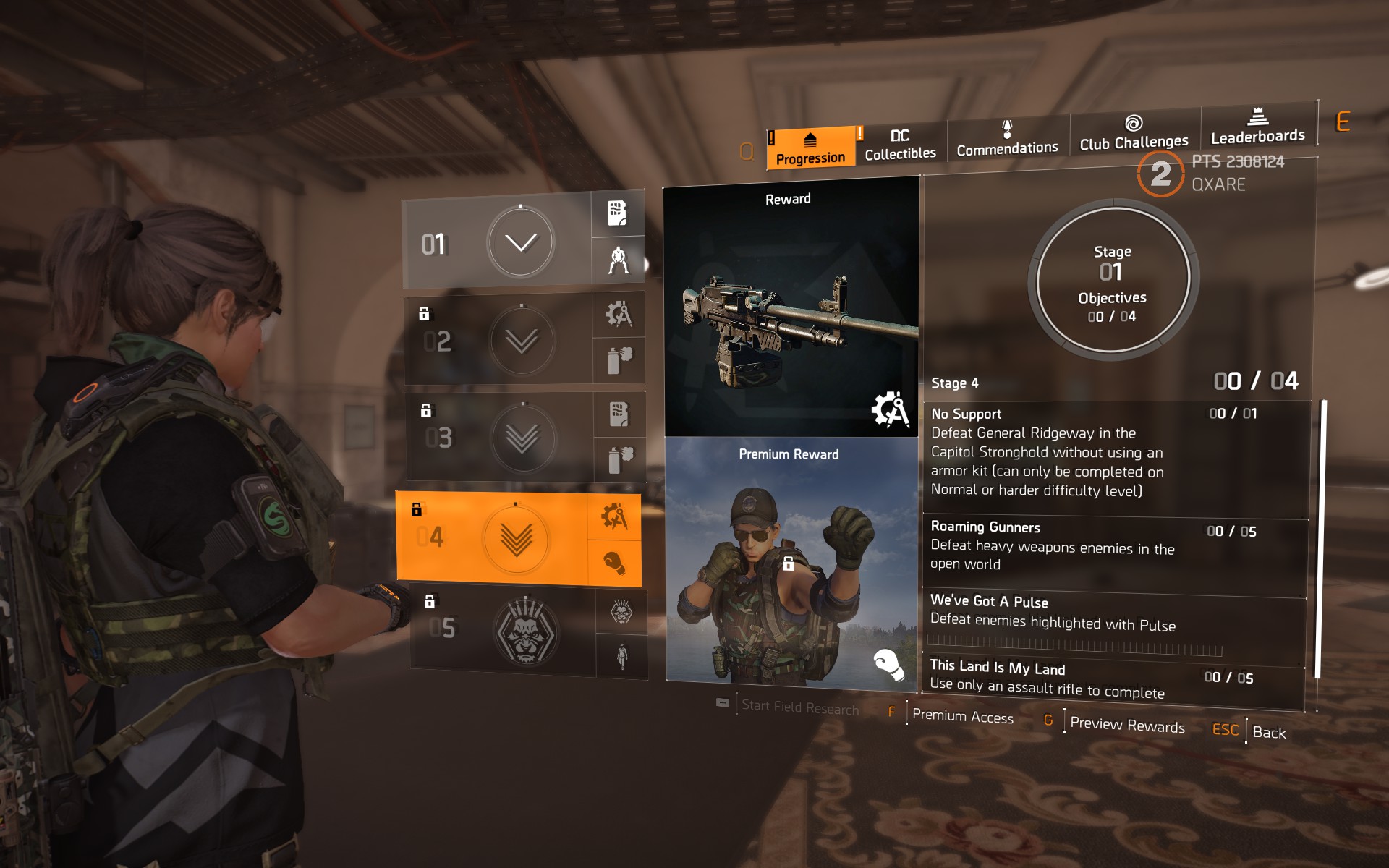Open the Collectibles tab
The width and height of the screenshot is (1389, 868).
900,145
